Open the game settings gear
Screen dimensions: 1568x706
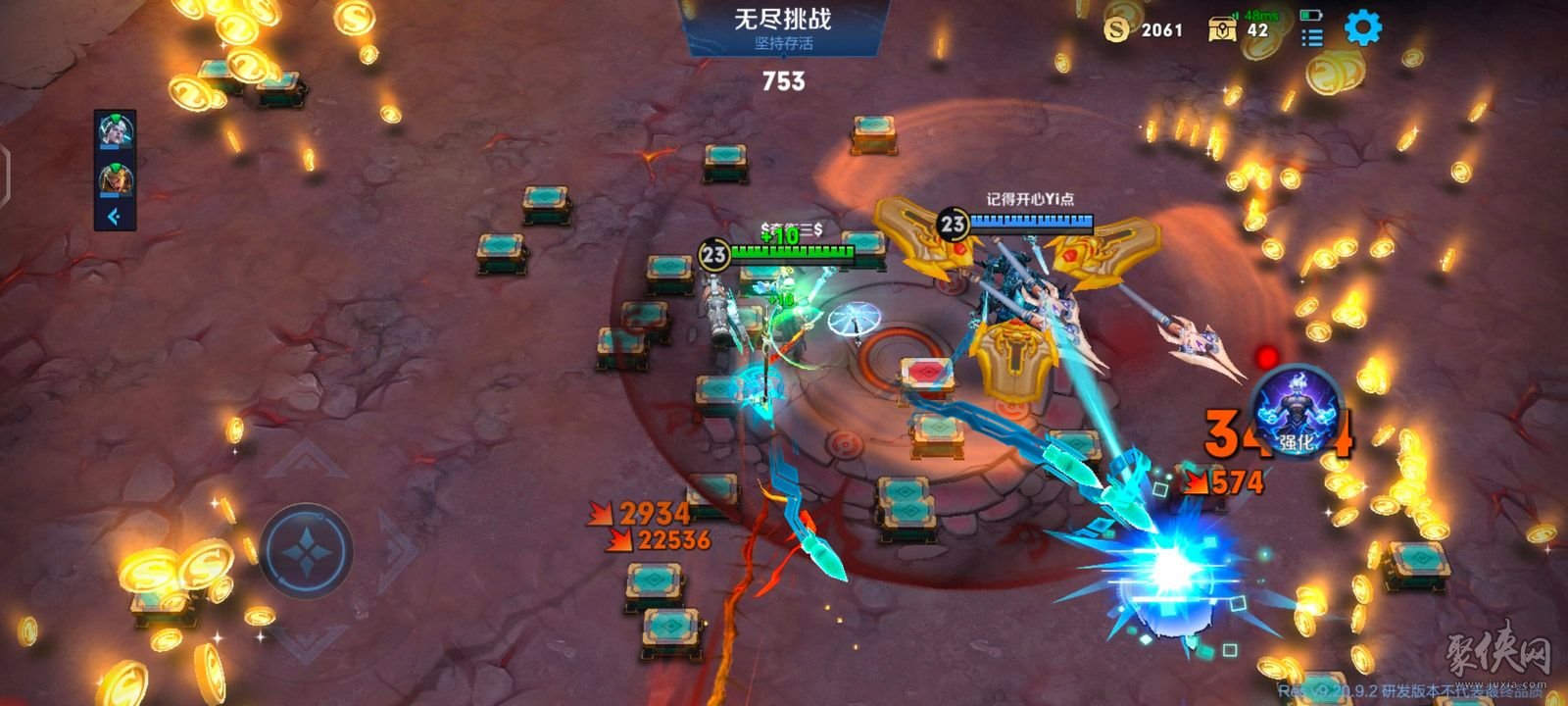click(1362, 26)
